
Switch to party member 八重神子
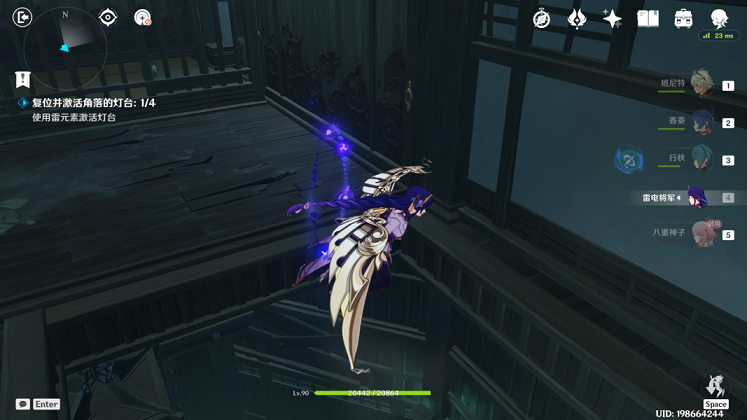coord(703,234)
